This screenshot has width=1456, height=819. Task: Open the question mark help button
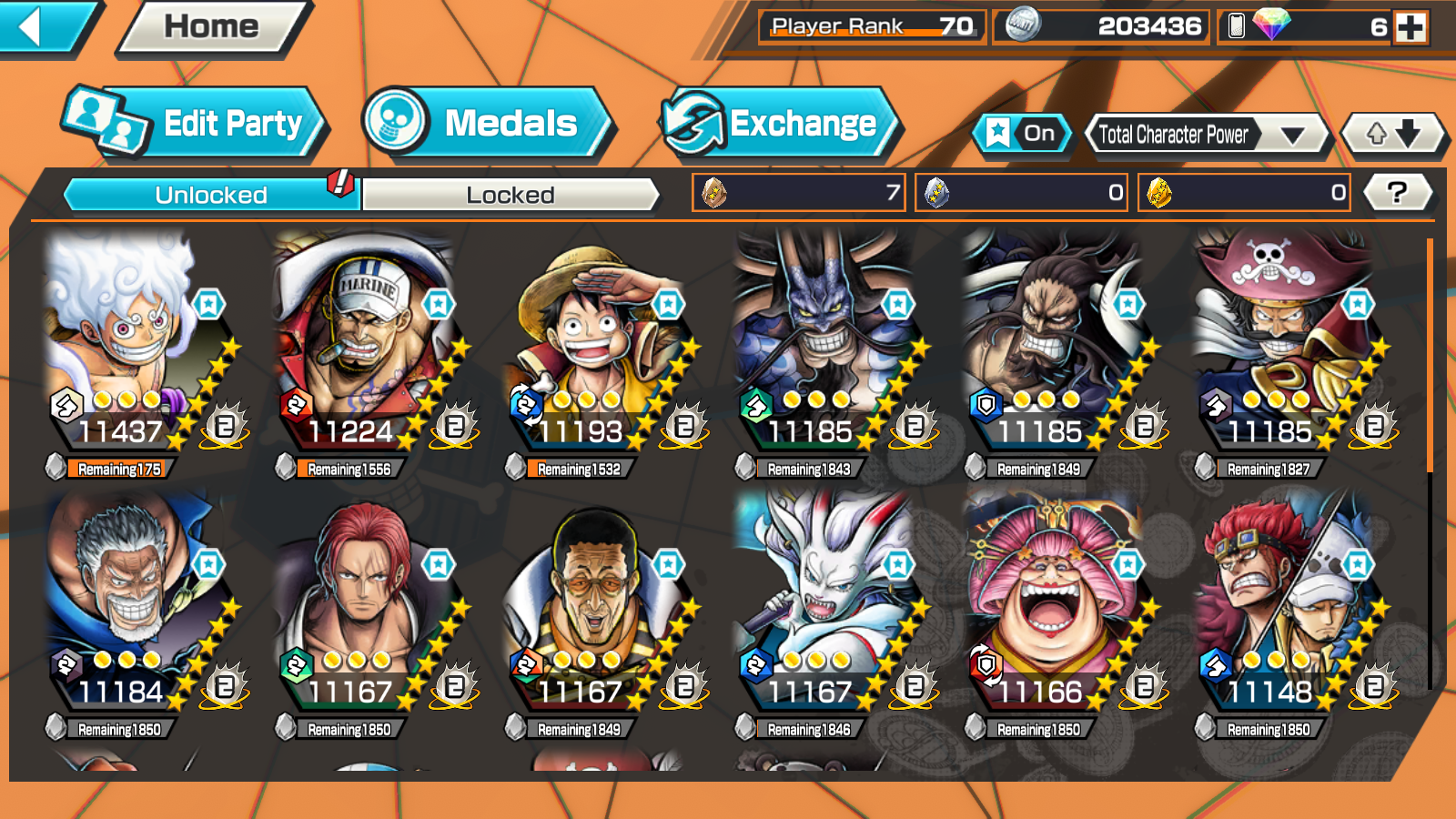1397,192
